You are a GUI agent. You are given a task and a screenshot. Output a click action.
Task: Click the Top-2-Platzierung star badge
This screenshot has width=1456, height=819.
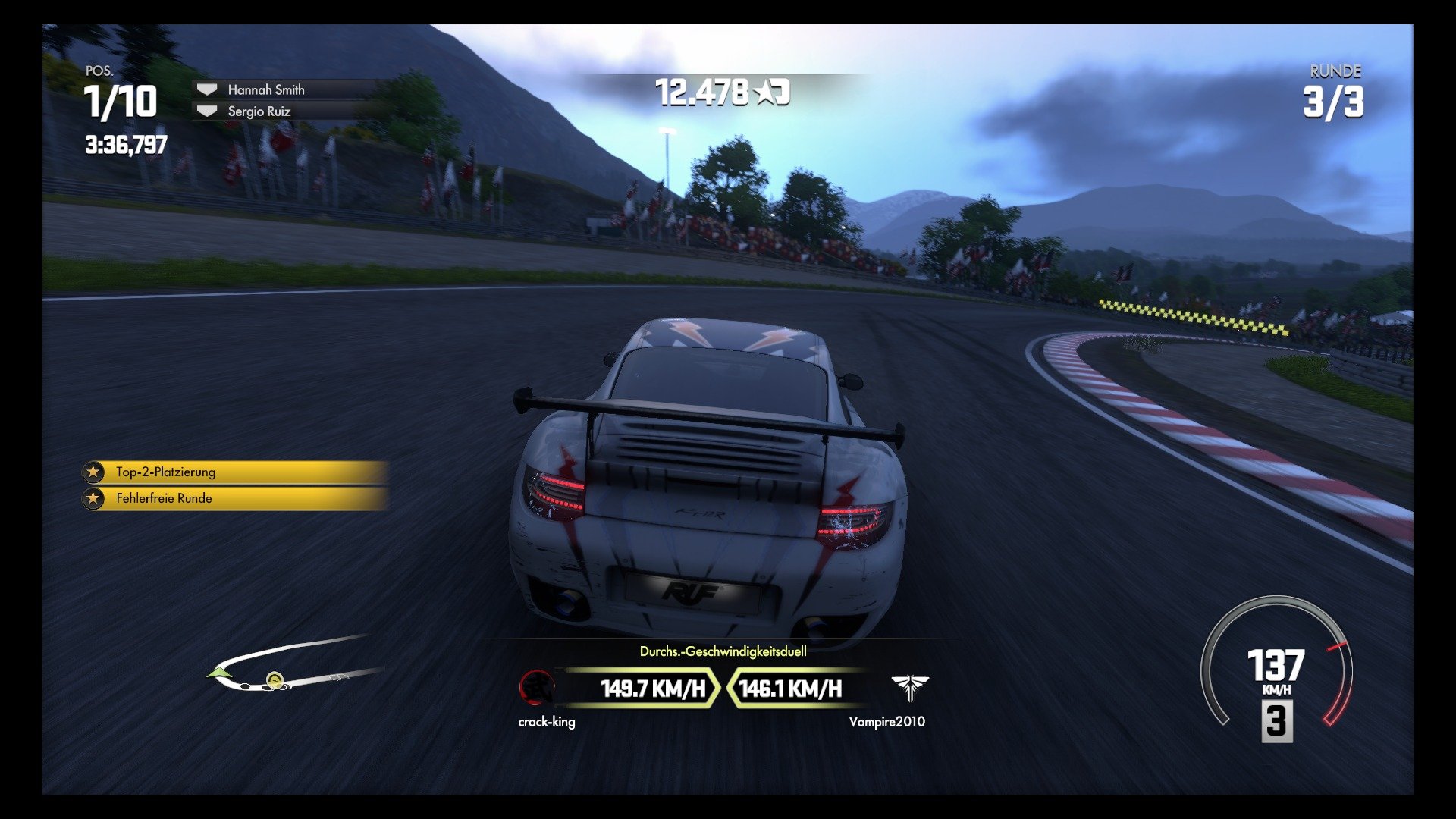[93, 472]
